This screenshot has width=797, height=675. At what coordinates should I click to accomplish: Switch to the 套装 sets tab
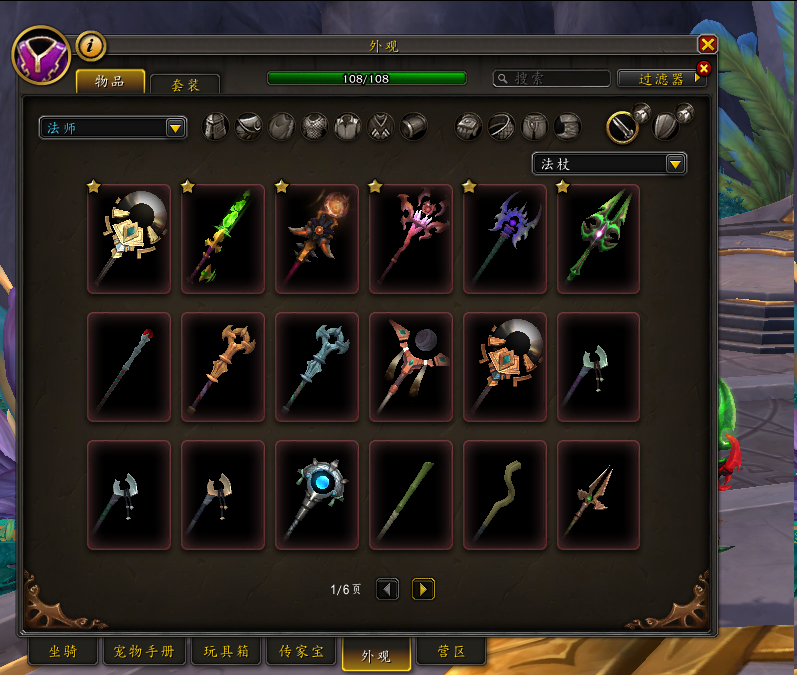tap(185, 86)
